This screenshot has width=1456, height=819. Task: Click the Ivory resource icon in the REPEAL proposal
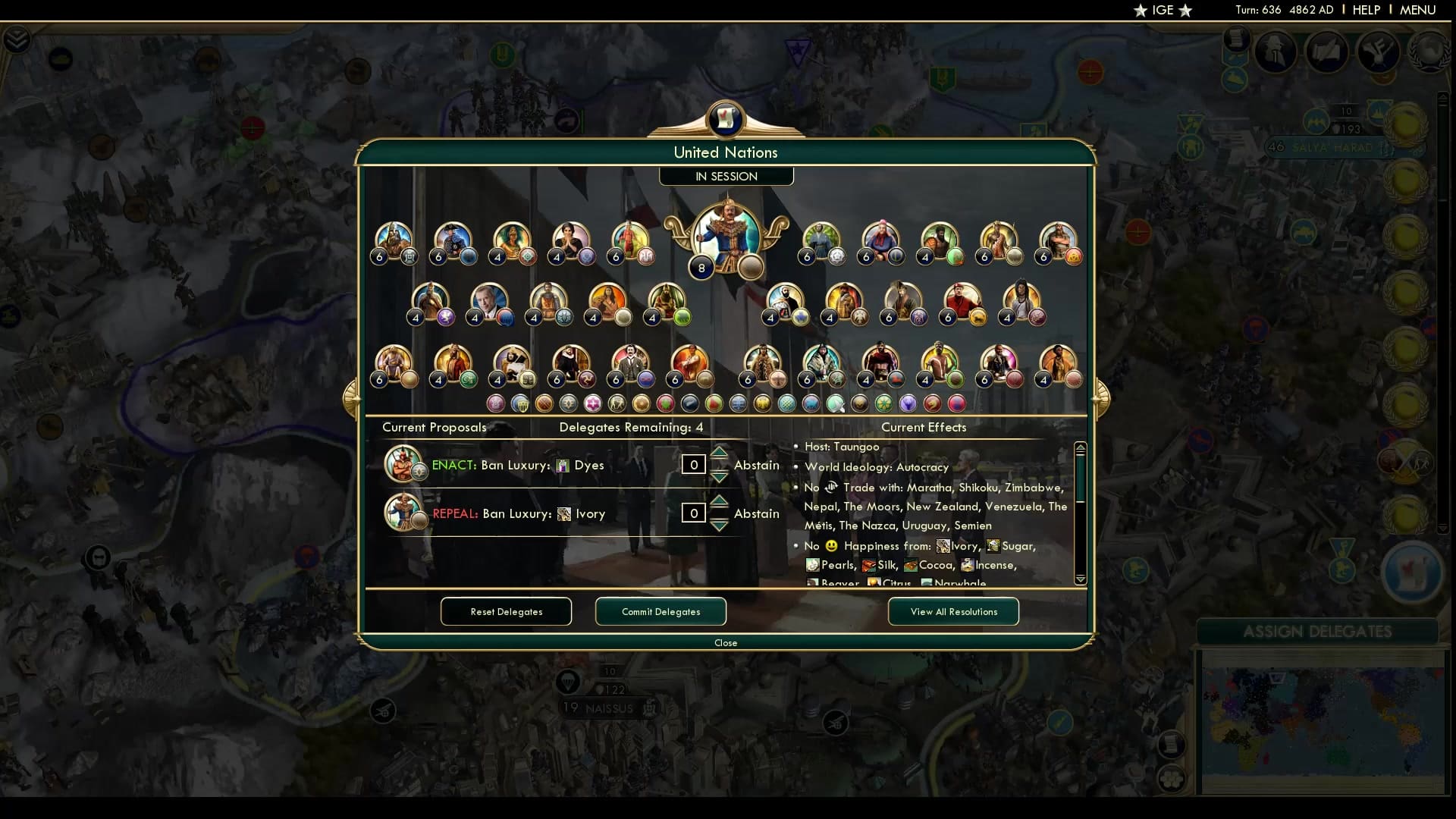pos(564,513)
